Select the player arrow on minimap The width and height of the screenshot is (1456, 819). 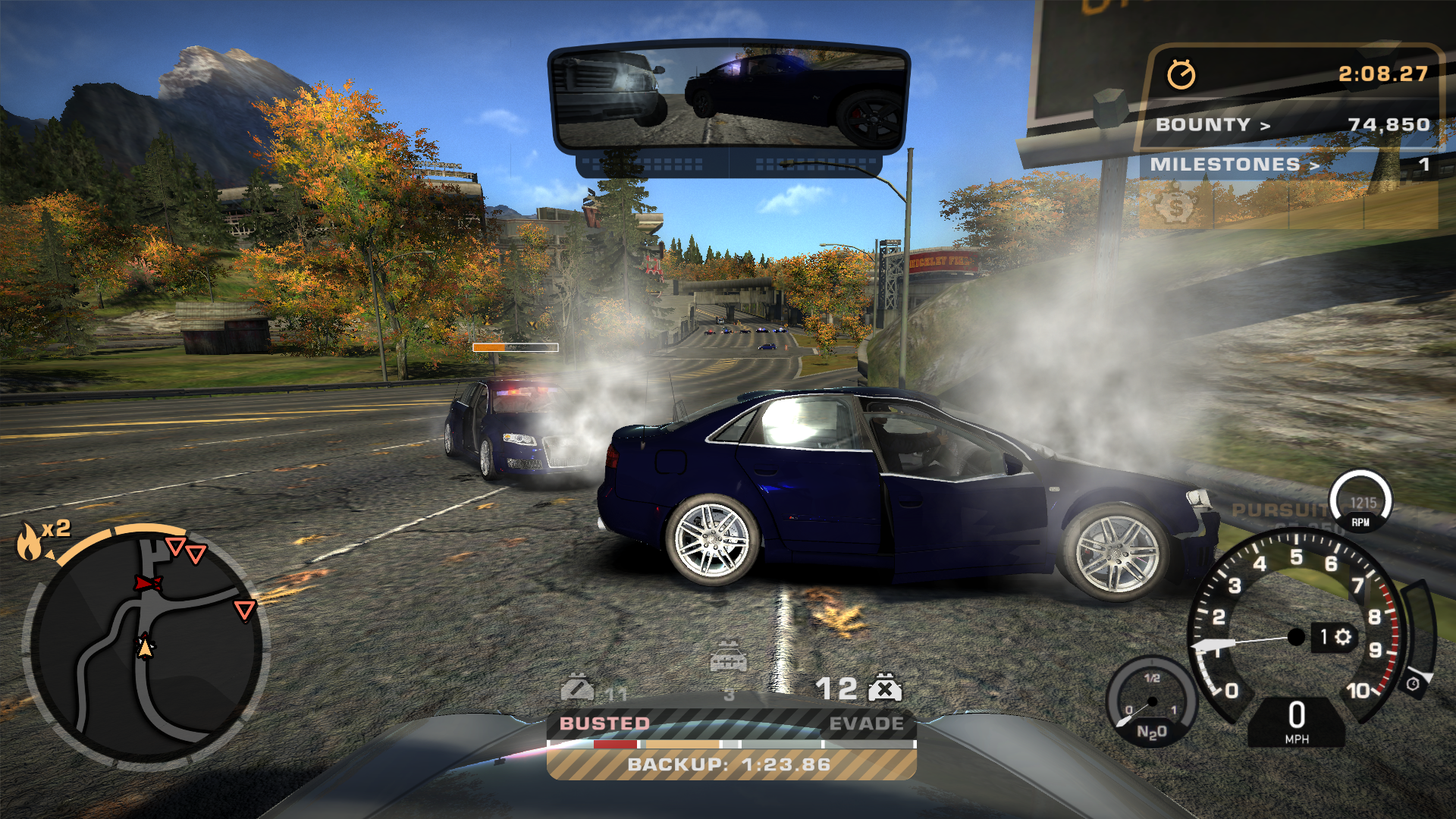coord(145,647)
